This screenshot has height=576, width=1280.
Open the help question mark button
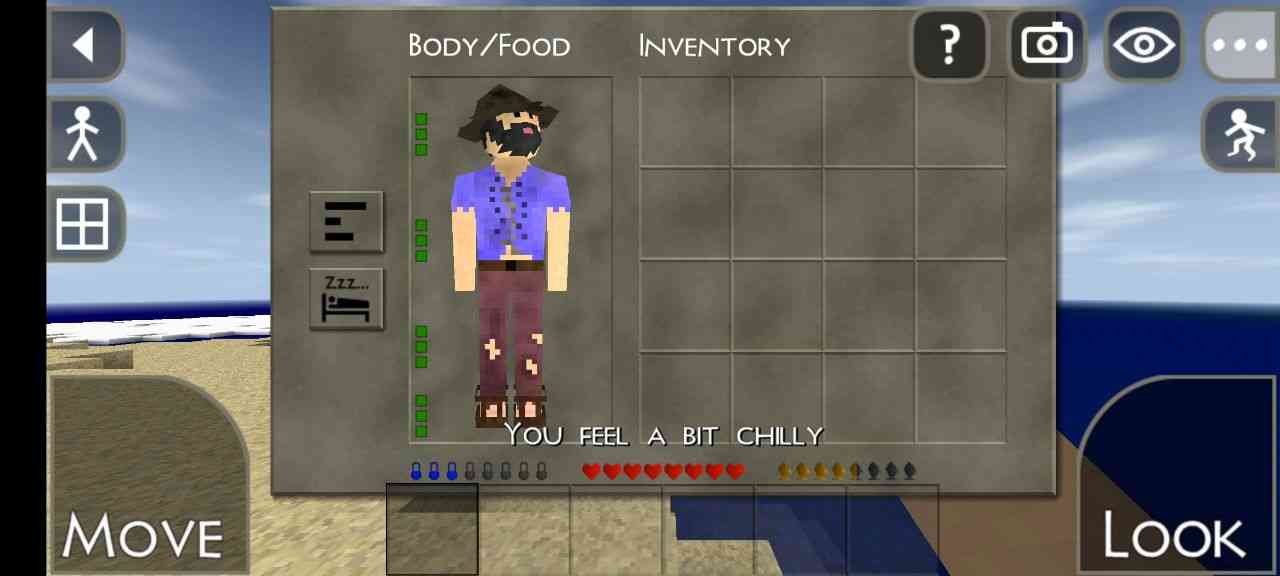click(949, 45)
